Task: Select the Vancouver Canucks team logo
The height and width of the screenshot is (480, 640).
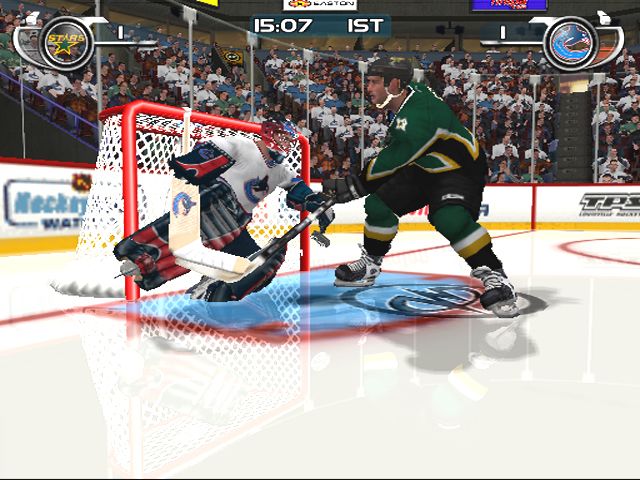Action: 572,43
